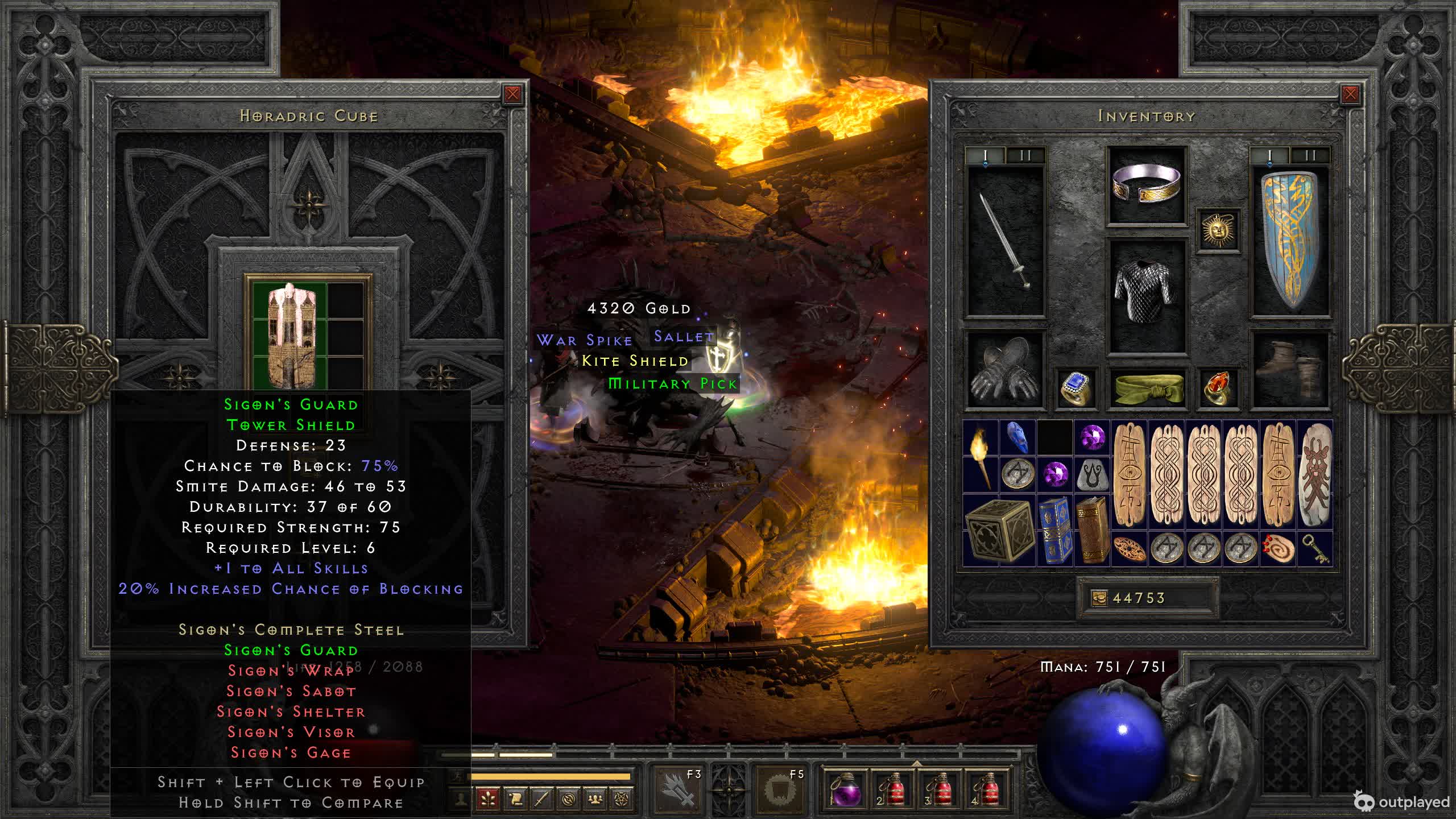Select the equipped circlet helmet slot
Screen dimensions: 1456x819
point(1147,185)
